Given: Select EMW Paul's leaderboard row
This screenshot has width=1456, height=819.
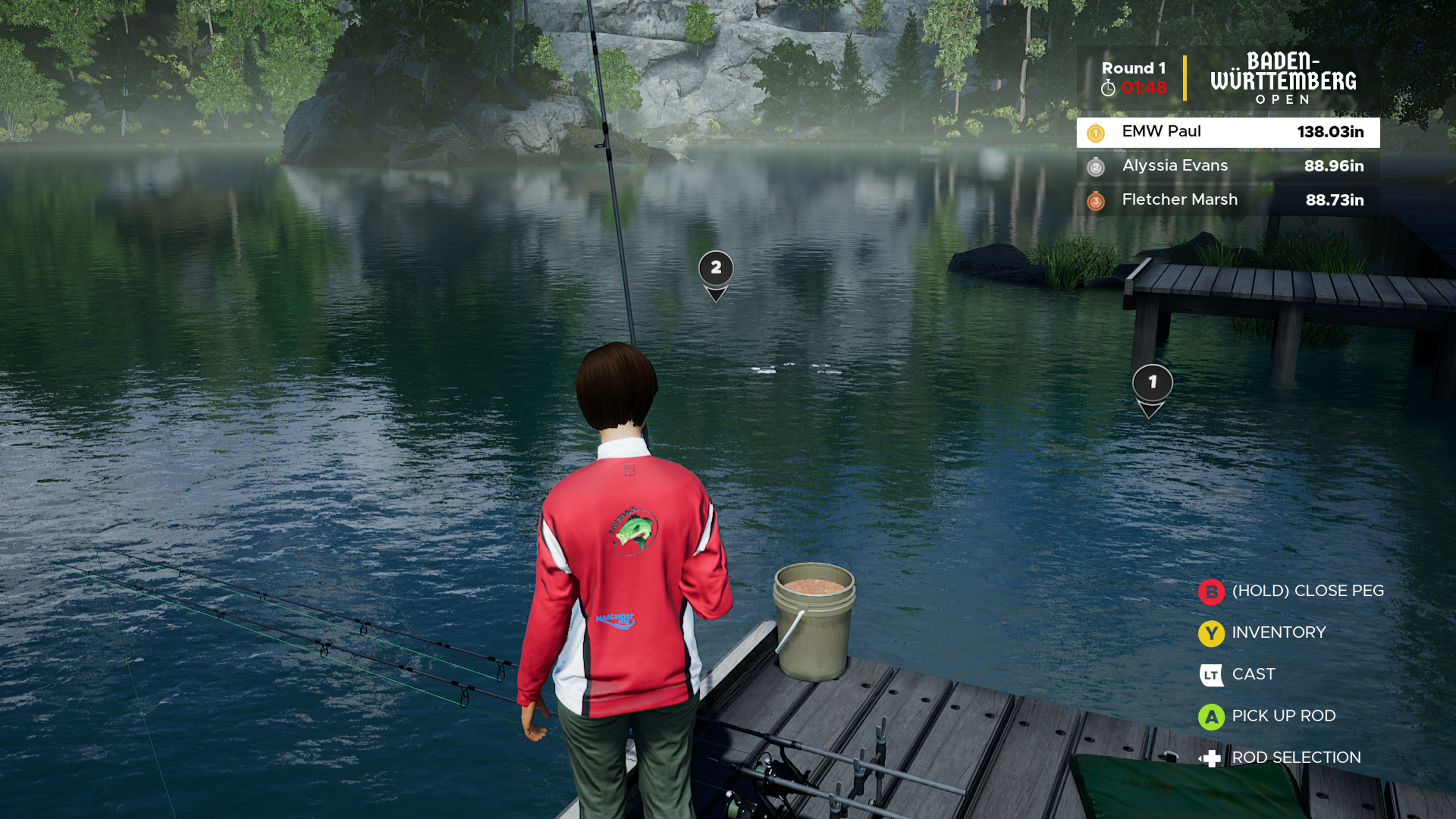Looking at the screenshot, I should click(x=1227, y=132).
